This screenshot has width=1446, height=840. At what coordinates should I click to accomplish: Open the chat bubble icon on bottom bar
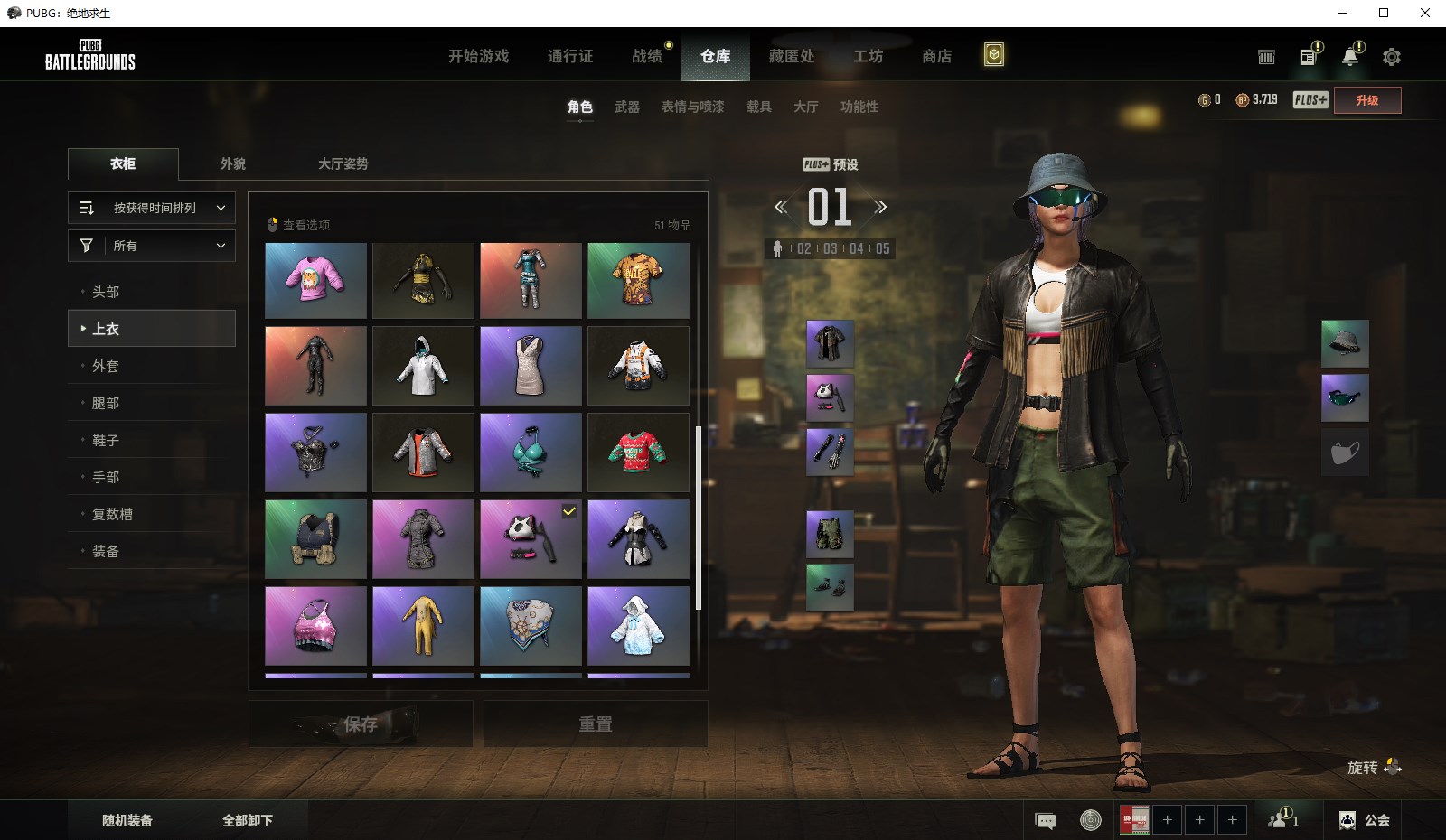pos(1046,820)
